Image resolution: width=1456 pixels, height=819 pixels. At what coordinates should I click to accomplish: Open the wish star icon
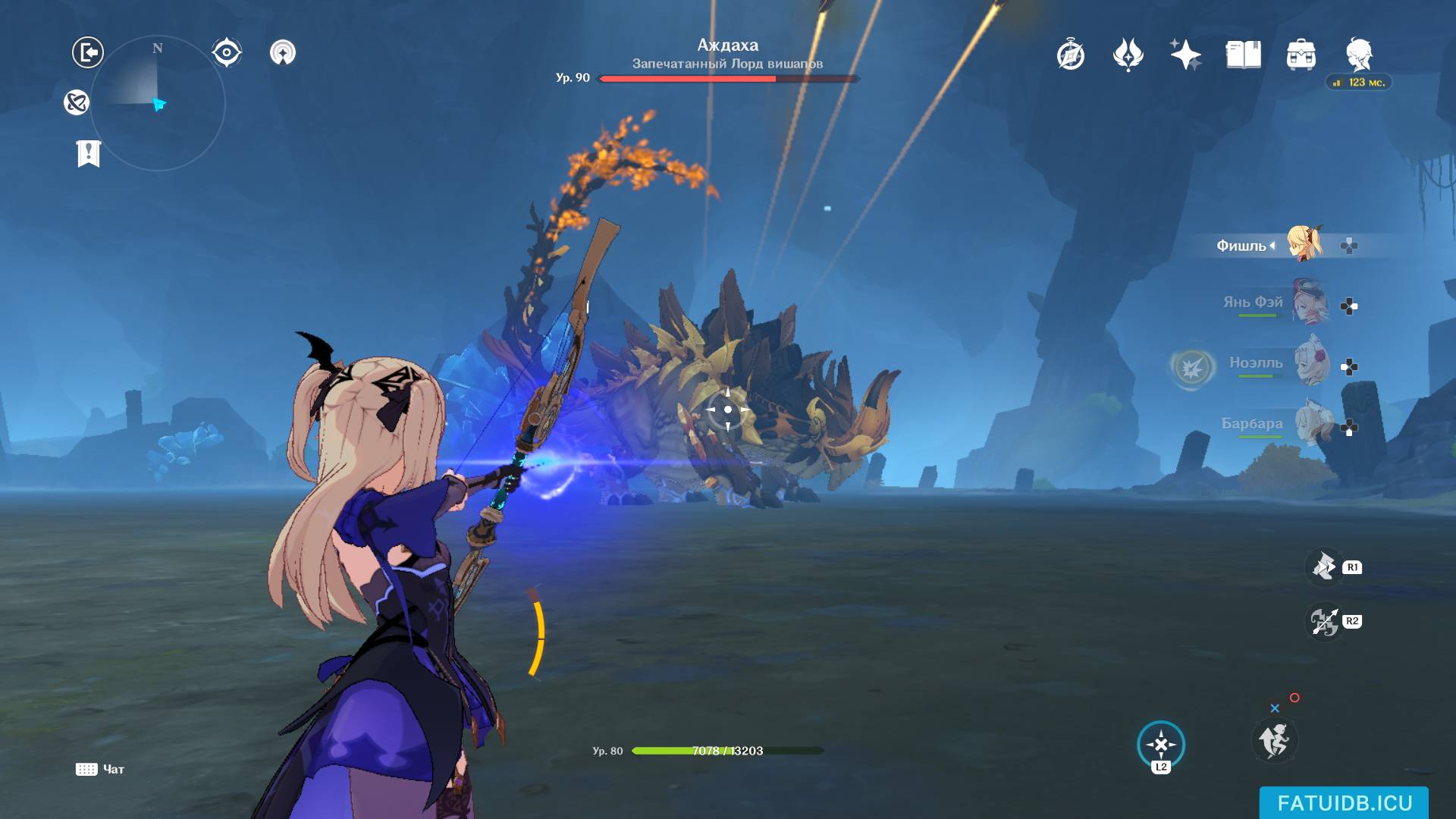[x=1185, y=55]
